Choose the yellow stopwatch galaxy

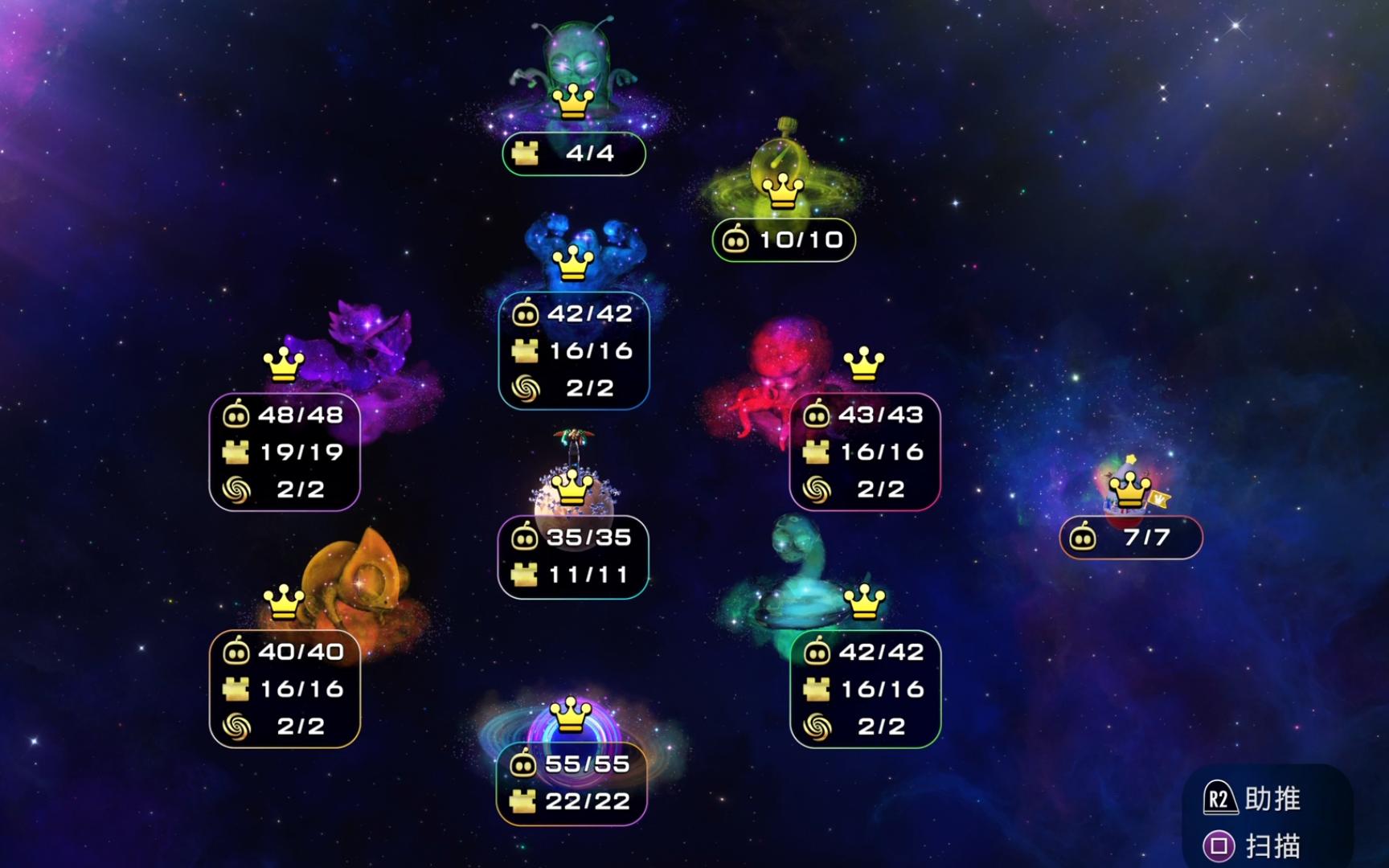(781, 173)
